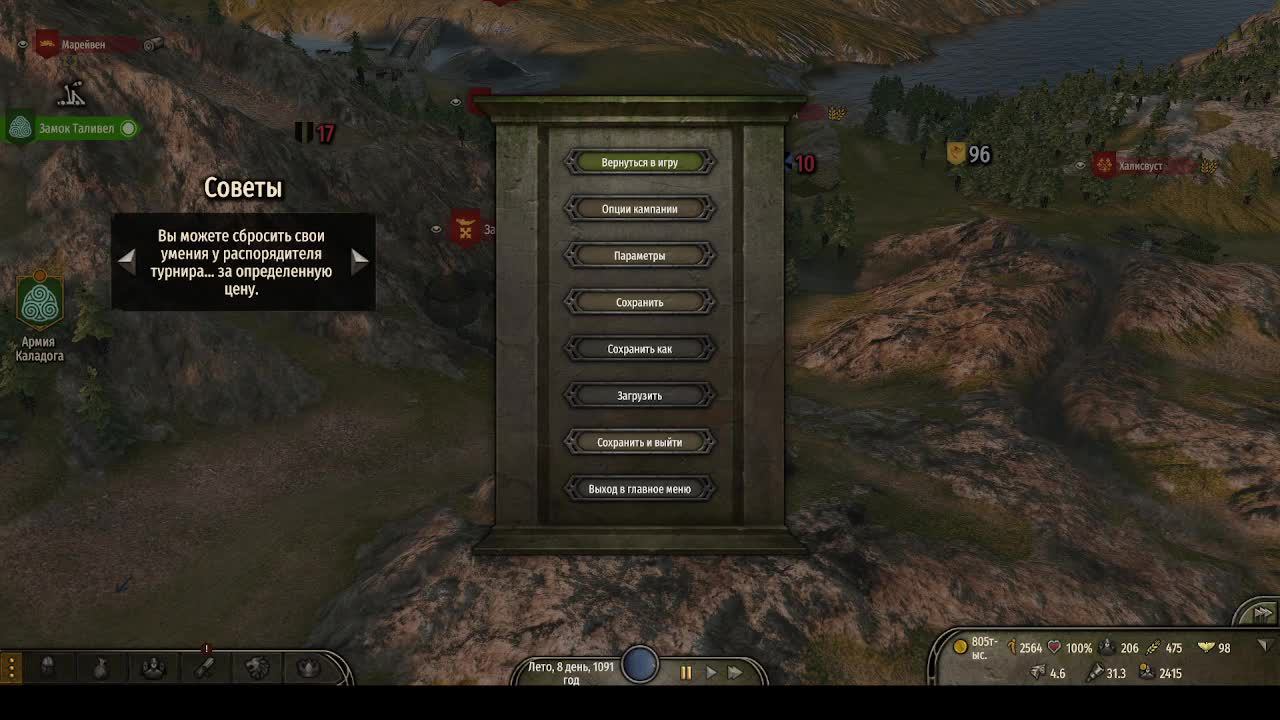Expand the dropdown arrow on the resource bar

coord(1262,647)
